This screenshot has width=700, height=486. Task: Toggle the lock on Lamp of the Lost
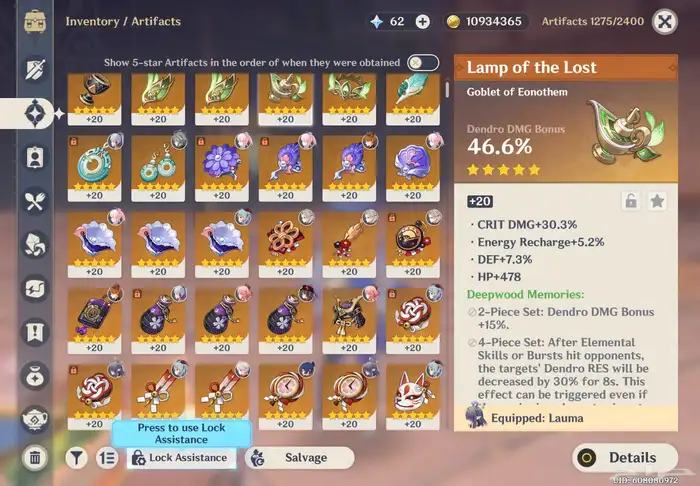[x=631, y=201]
